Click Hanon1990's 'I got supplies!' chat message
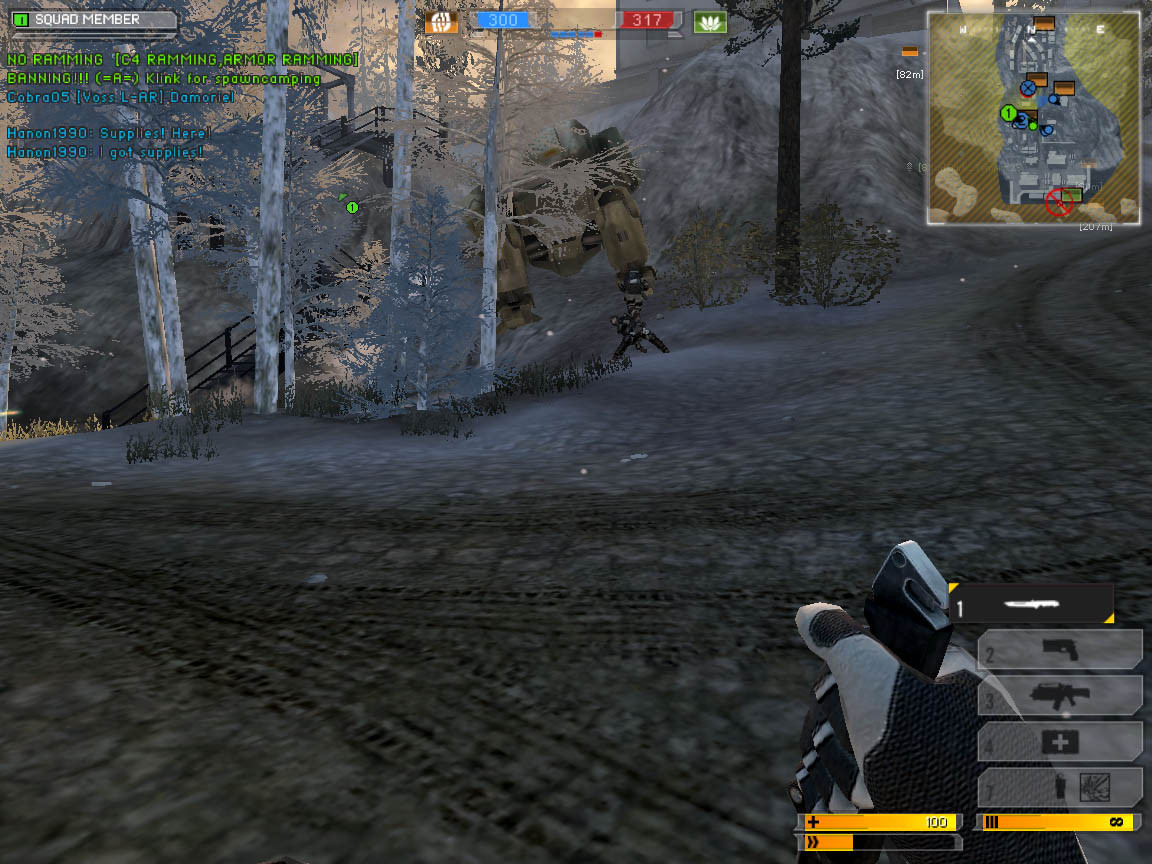 (x=105, y=152)
